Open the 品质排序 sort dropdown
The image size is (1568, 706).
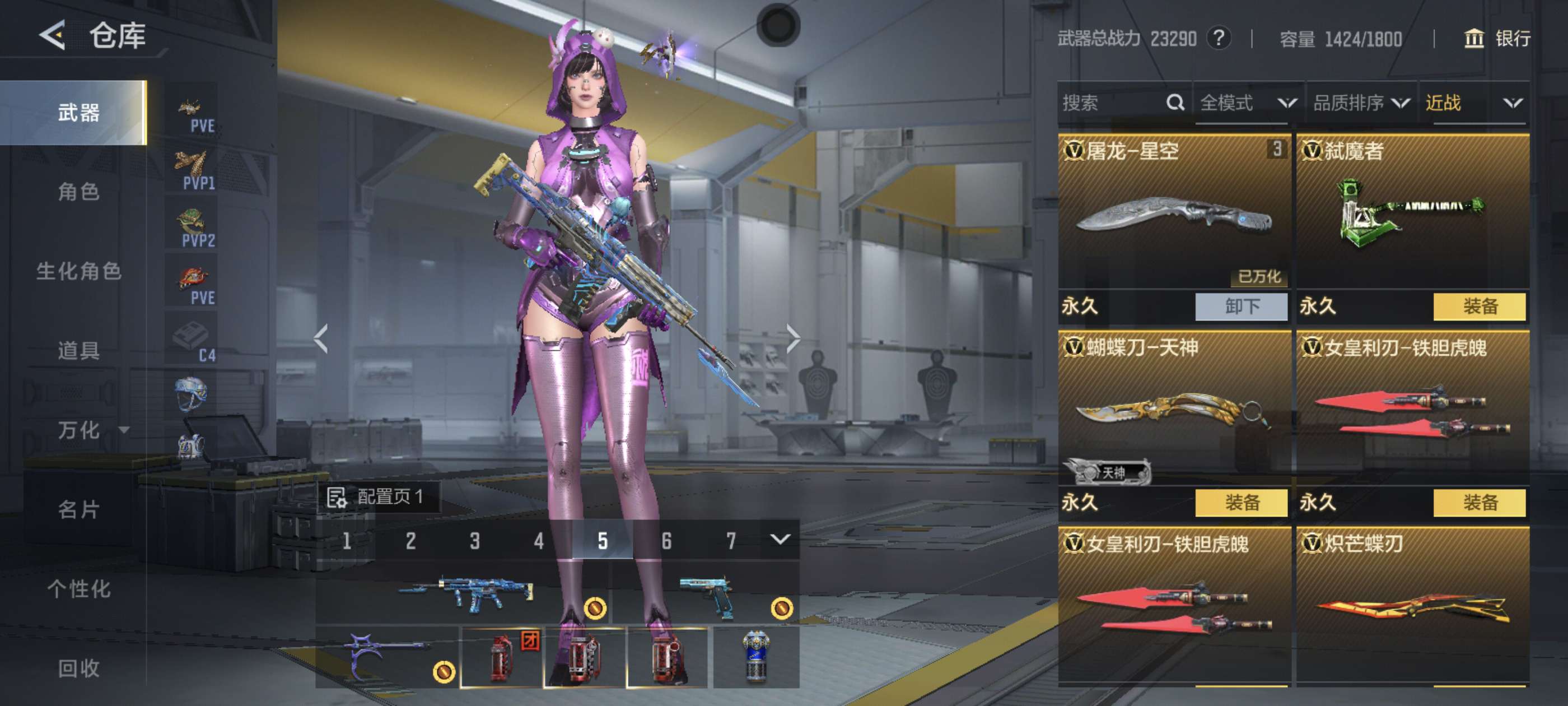(x=1361, y=103)
